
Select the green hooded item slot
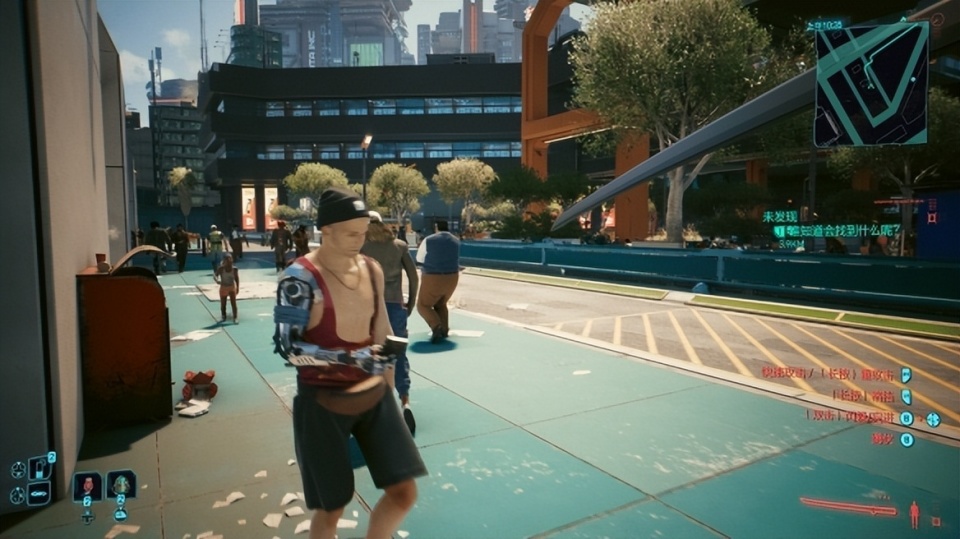(x=121, y=485)
